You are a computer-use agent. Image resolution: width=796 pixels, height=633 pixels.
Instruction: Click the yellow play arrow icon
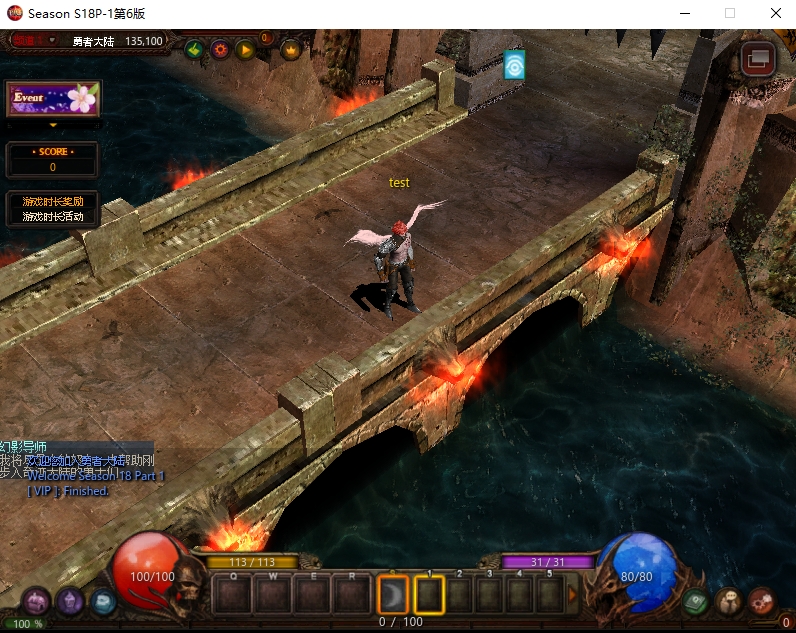(x=245, y=49)
